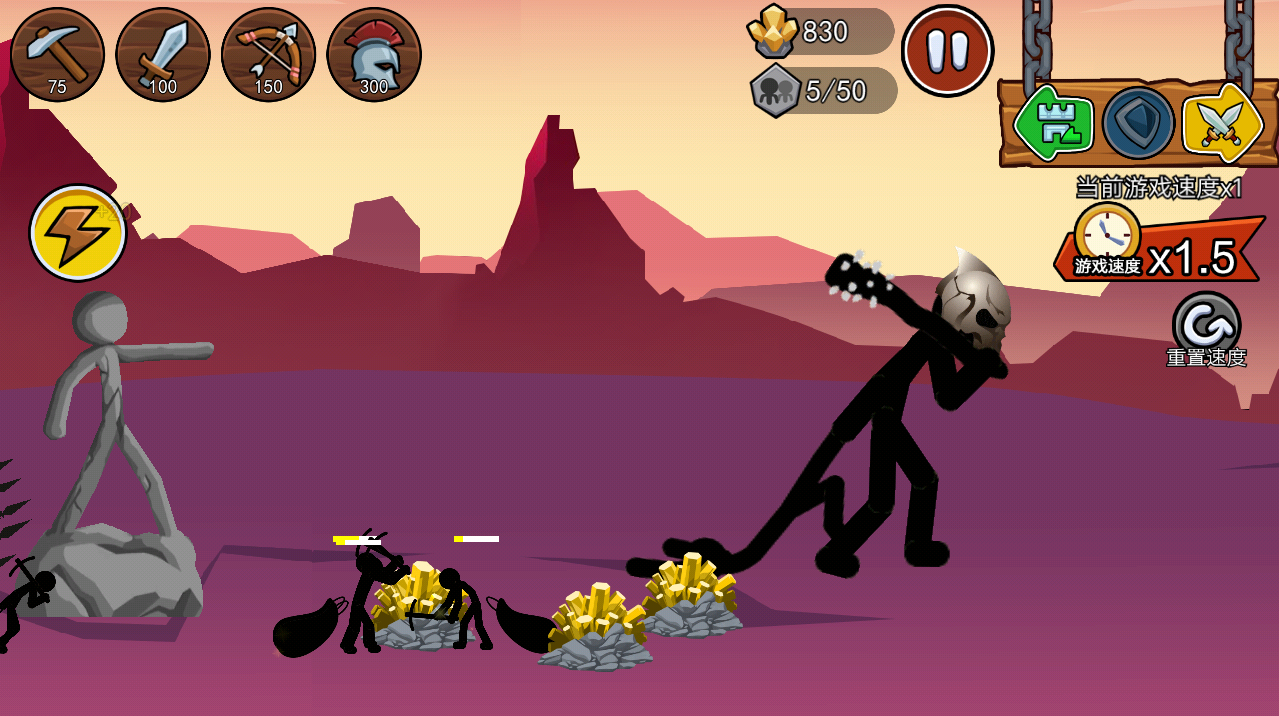Activate the yellow lightning bolt ability
The image size is (1279, 716).
pyautogui.click(x=78, y=233)
